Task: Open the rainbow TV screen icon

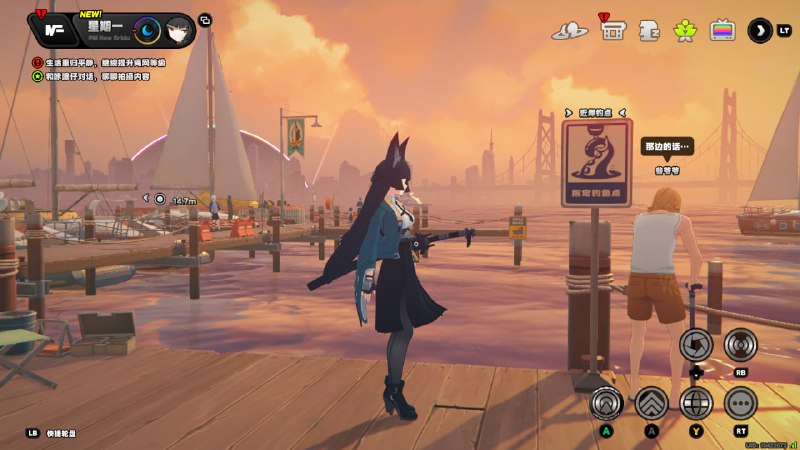Action: click(722, 30)
